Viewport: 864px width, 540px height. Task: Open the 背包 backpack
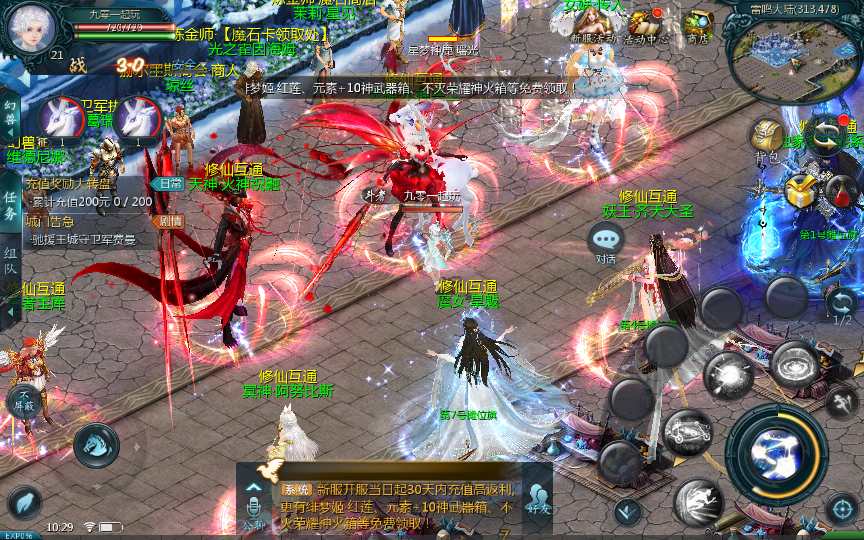(x=767, y=138)
